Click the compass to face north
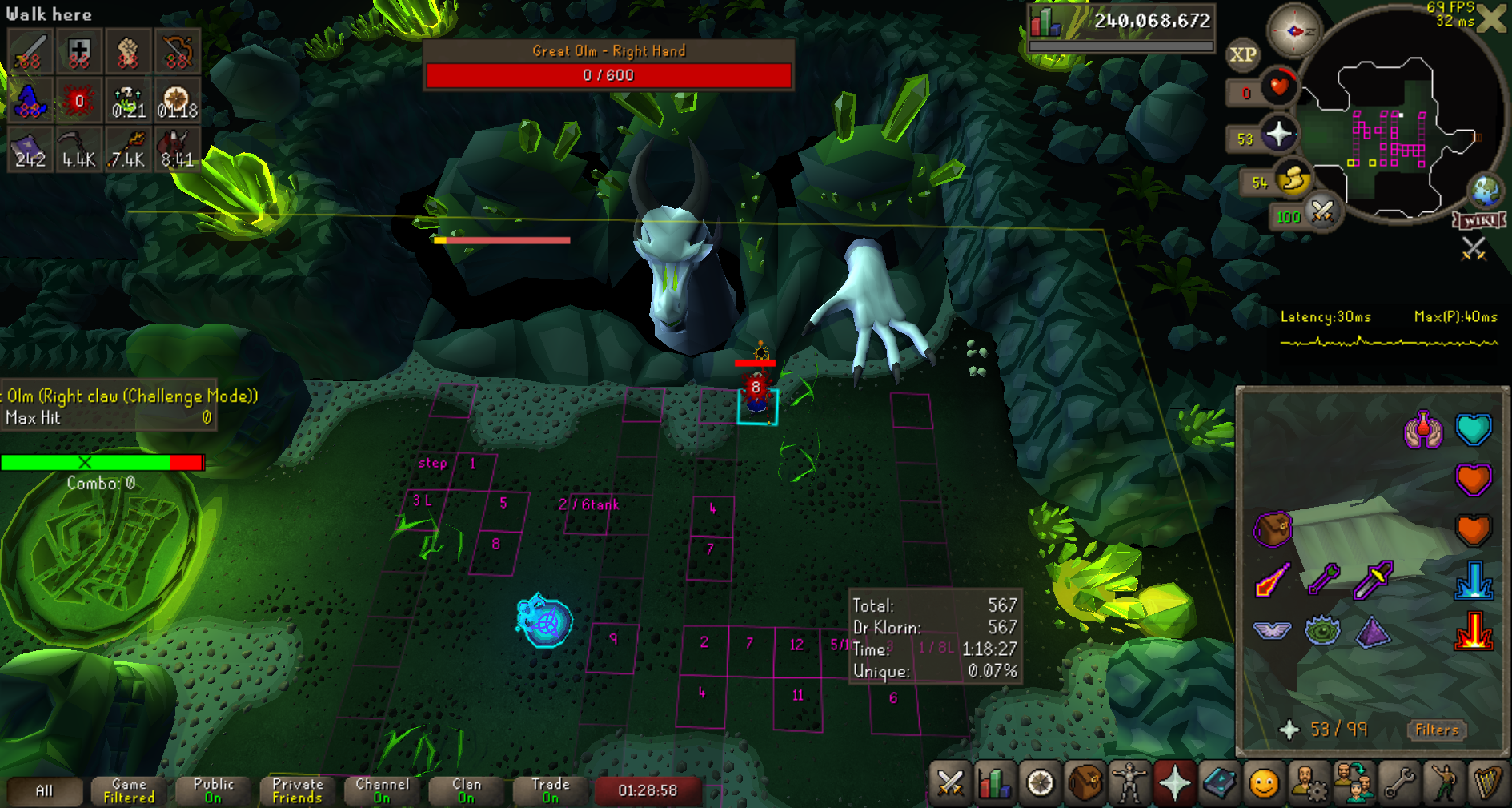Screen dimensions: 1512x808 coord(1293,31)
